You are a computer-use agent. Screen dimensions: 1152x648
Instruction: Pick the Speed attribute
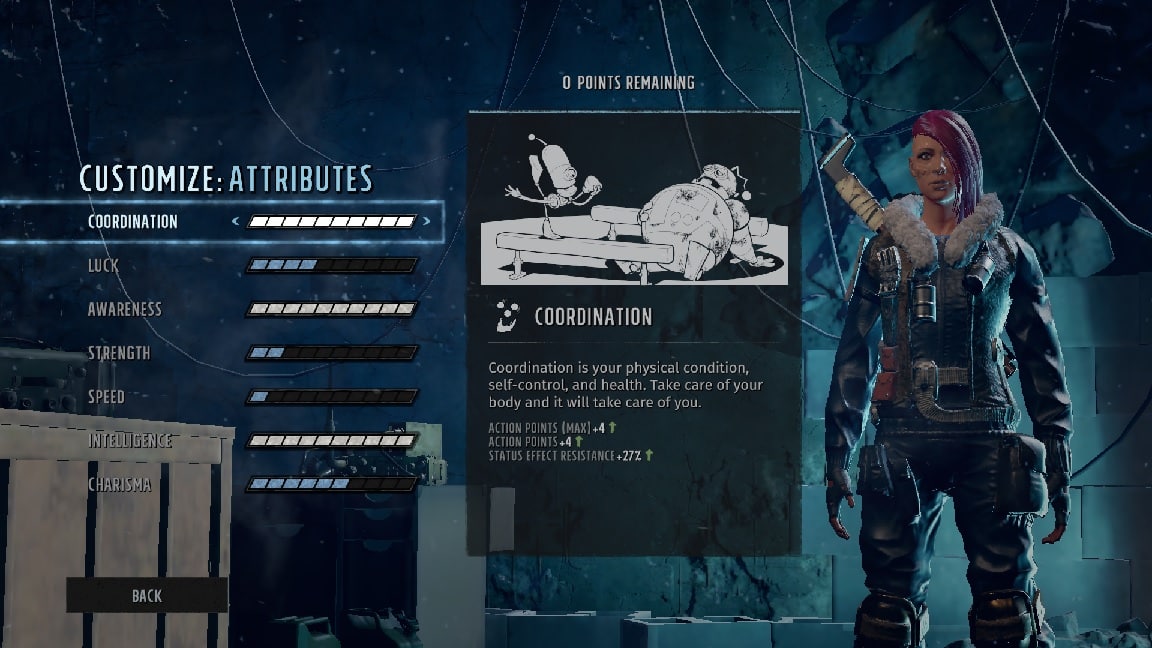(106, 397)
